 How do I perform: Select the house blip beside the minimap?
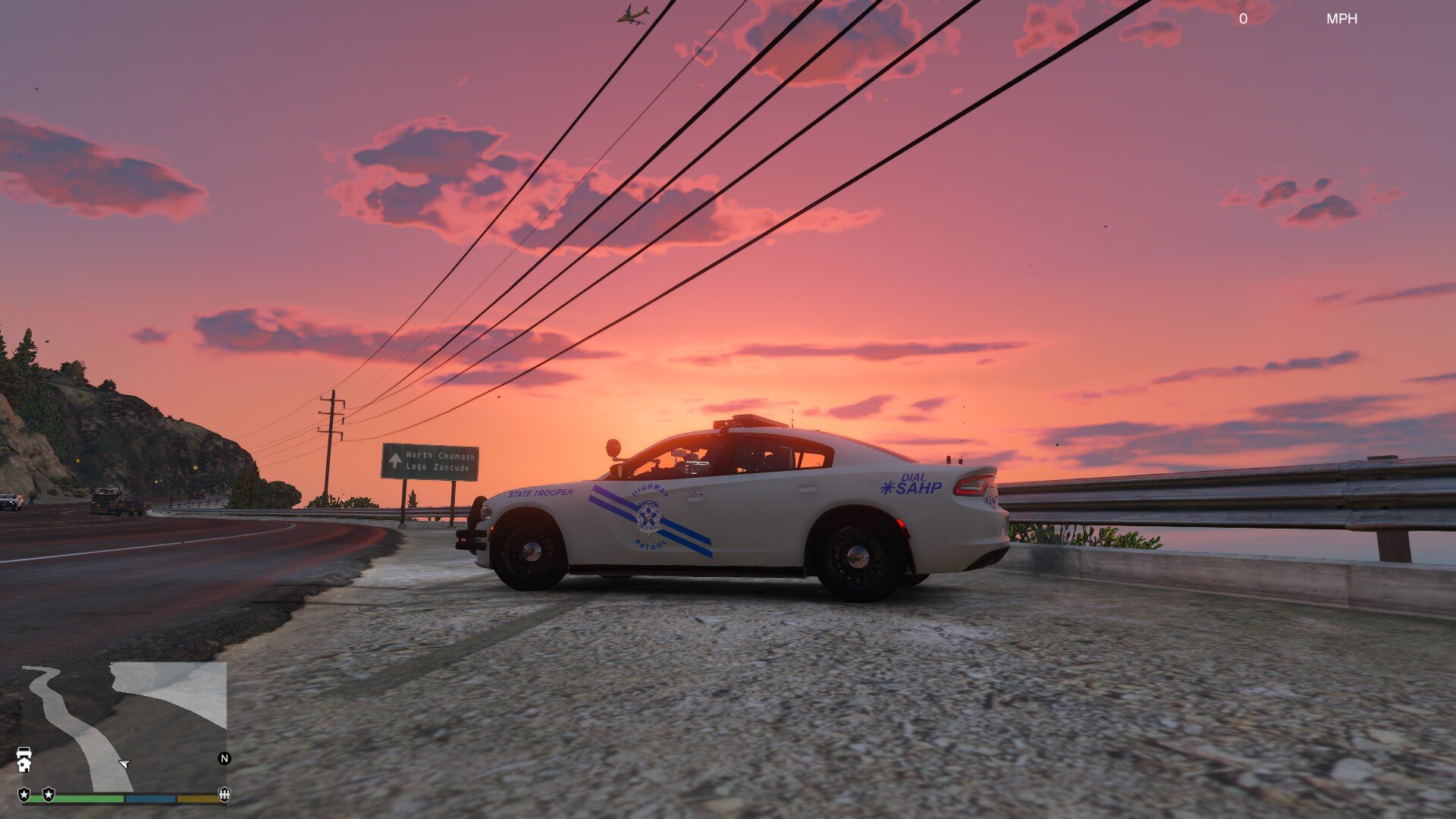pos(24,765)
